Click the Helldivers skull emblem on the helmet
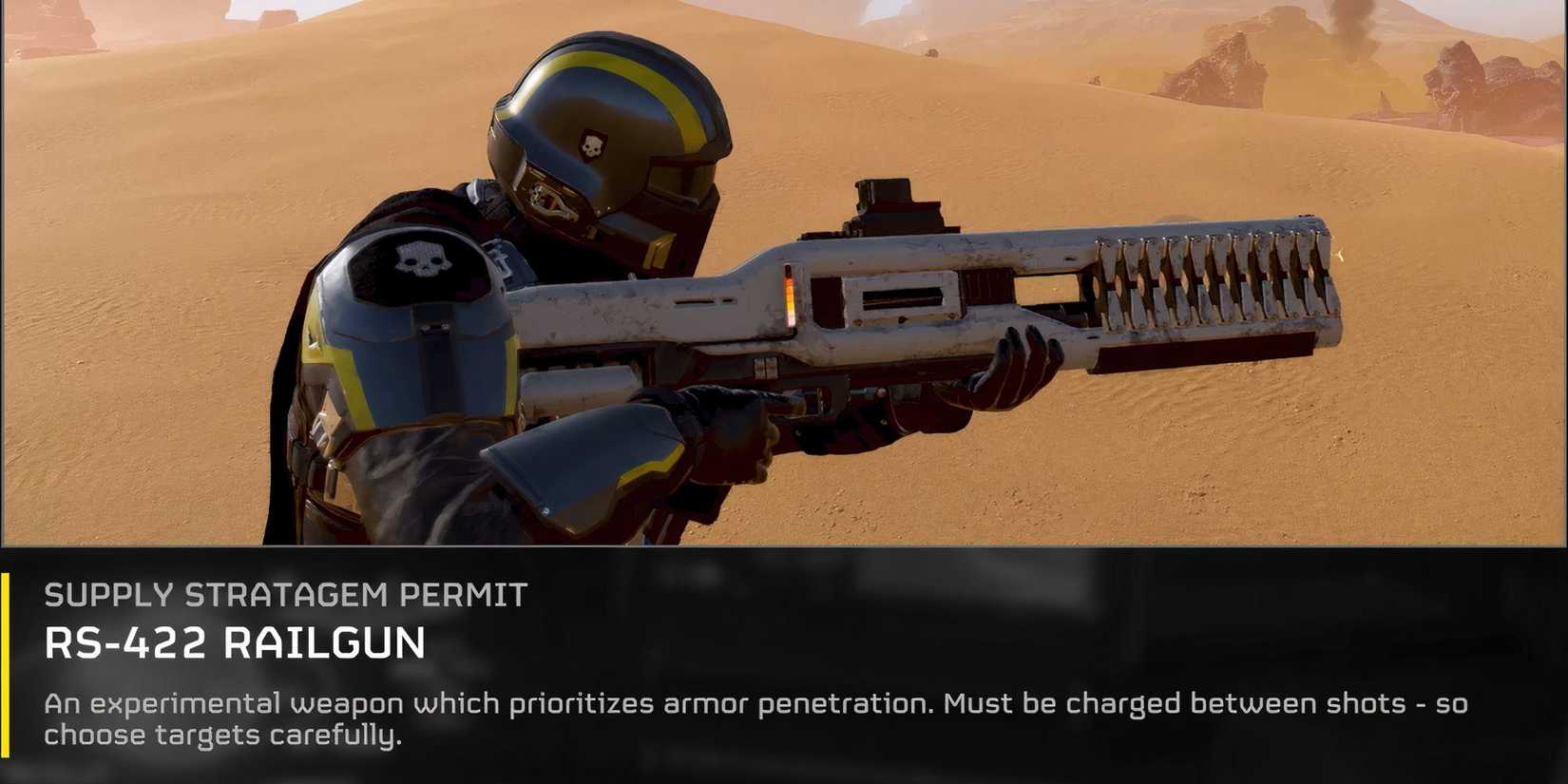The width and height of the screenshot is (1568, 784). (591, 143)
